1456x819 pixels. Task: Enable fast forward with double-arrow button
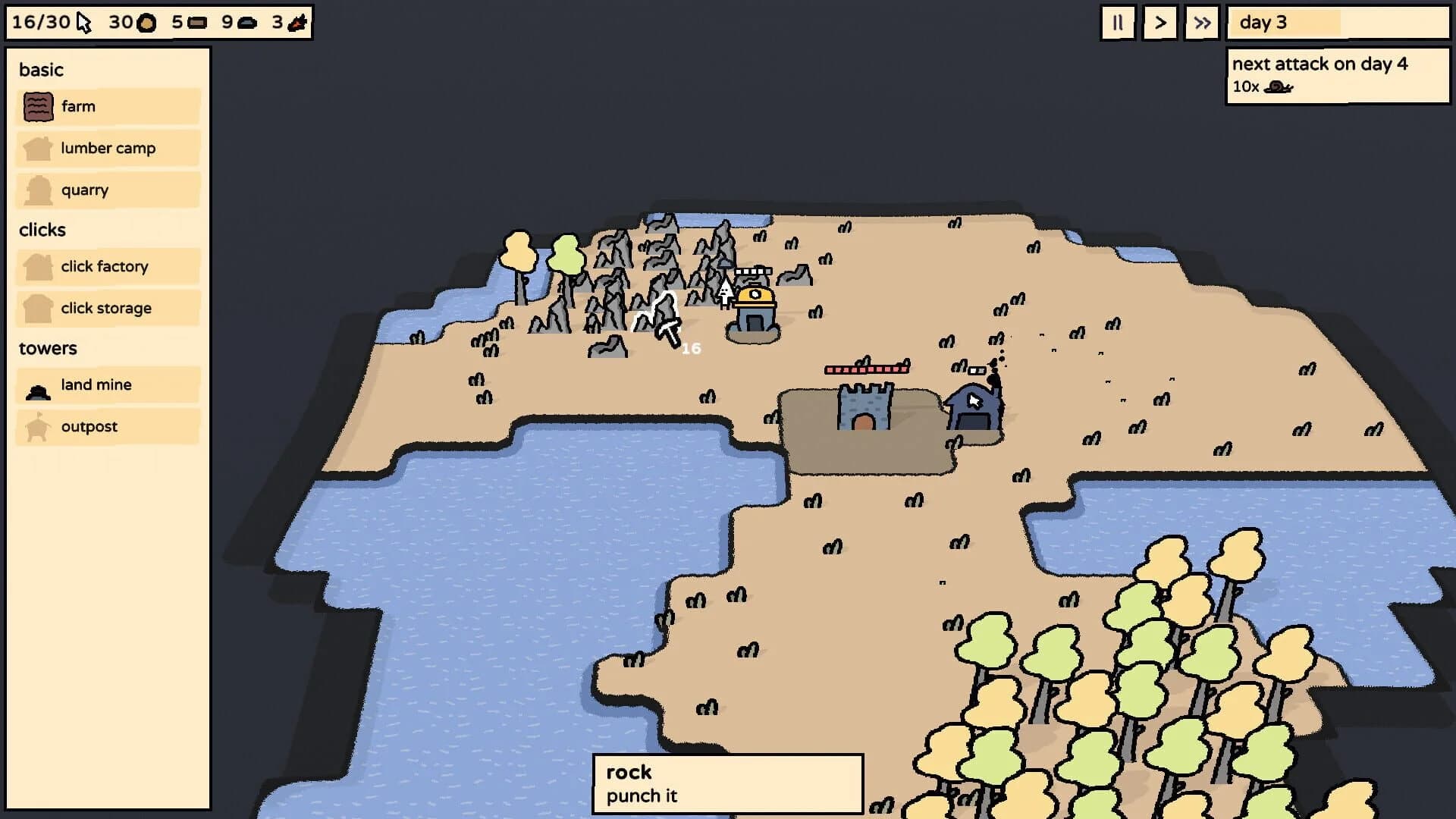(1201, 23)
